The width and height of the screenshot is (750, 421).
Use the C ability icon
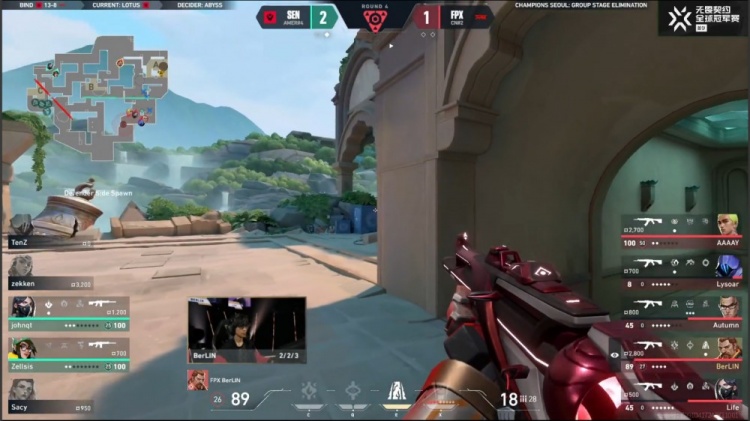click(x=310, y=393)
